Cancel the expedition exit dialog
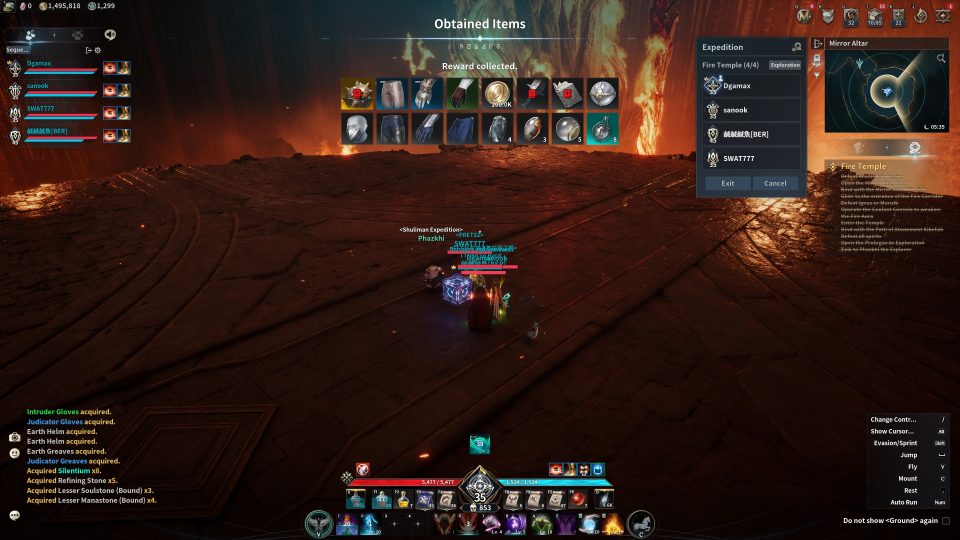 [x=775, y=183]
